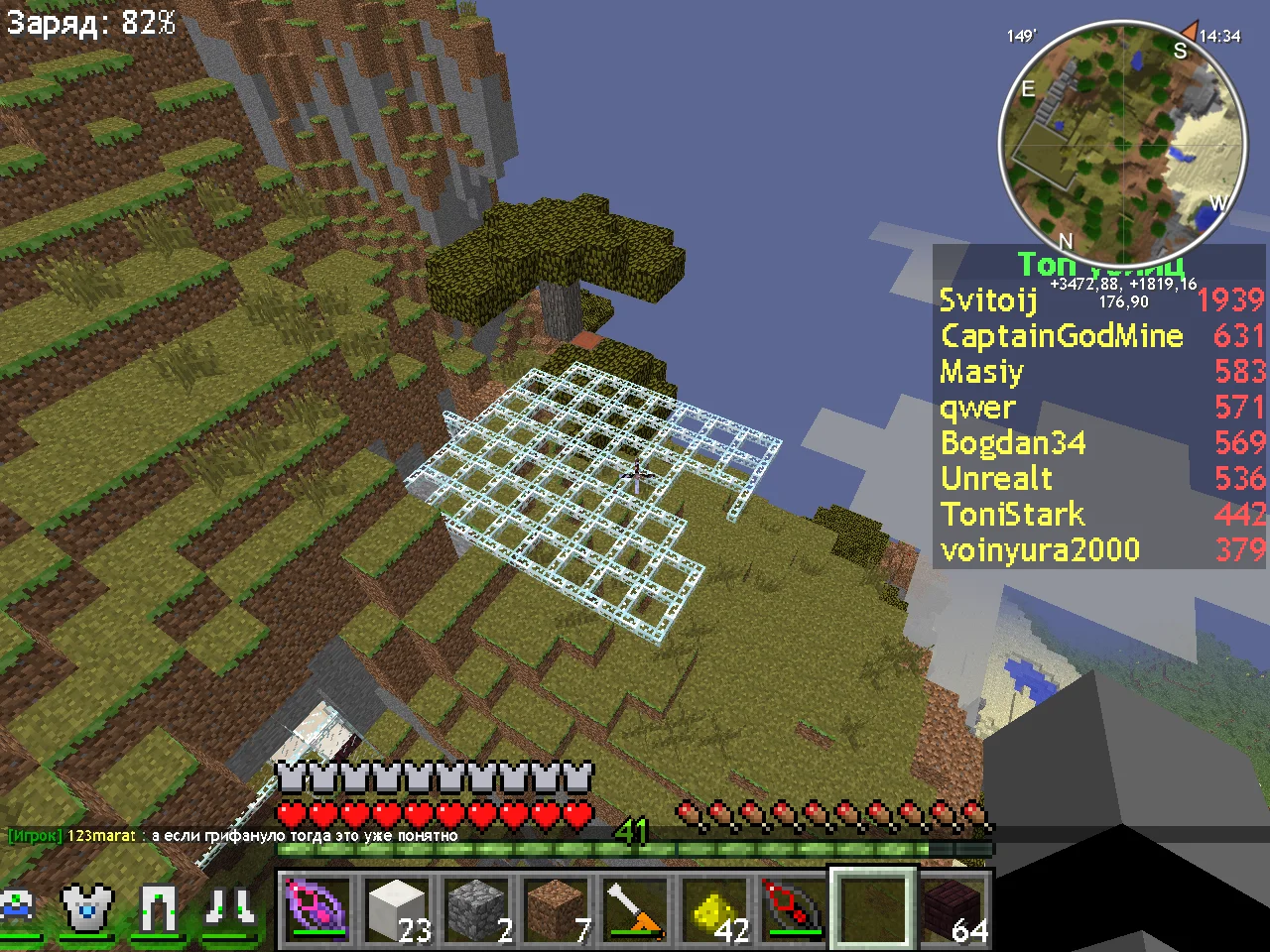Click CaptainGodMine in the leaderboard
This screenshot has height=952, width=1270.
1062,335
